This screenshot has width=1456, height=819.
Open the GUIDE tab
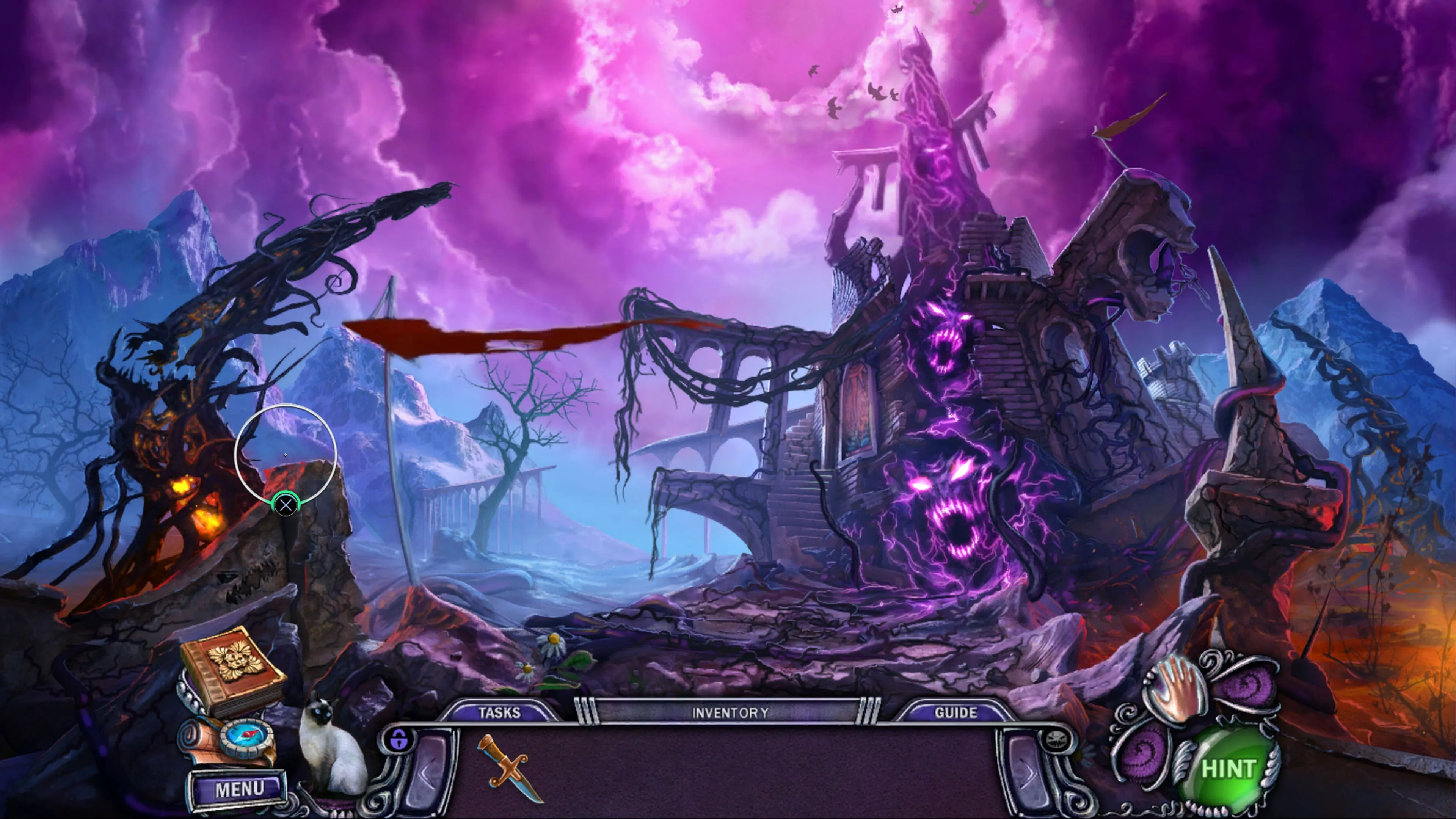tap(955, 712)
